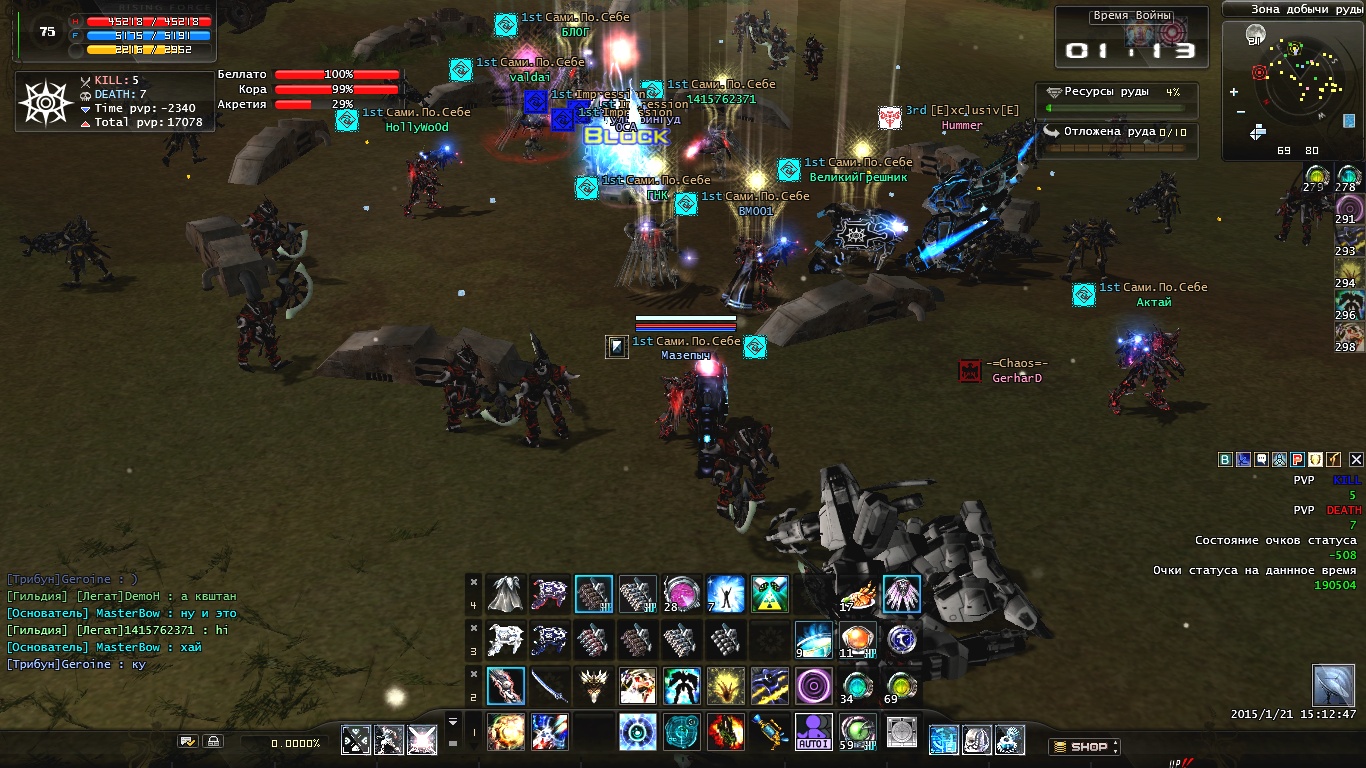This screenshot has height=768, width=1366.
Task: Toggle the blue B icon above PVP panel
Action: (1225, 460)
